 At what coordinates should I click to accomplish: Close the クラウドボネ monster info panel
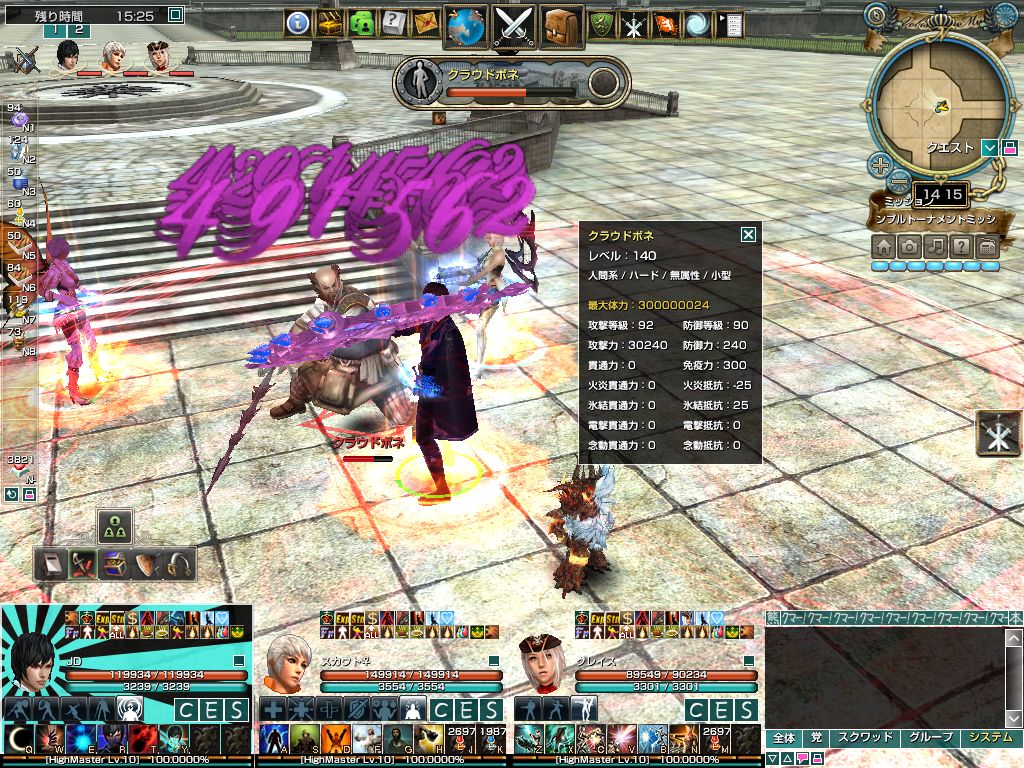coord(748,235)
